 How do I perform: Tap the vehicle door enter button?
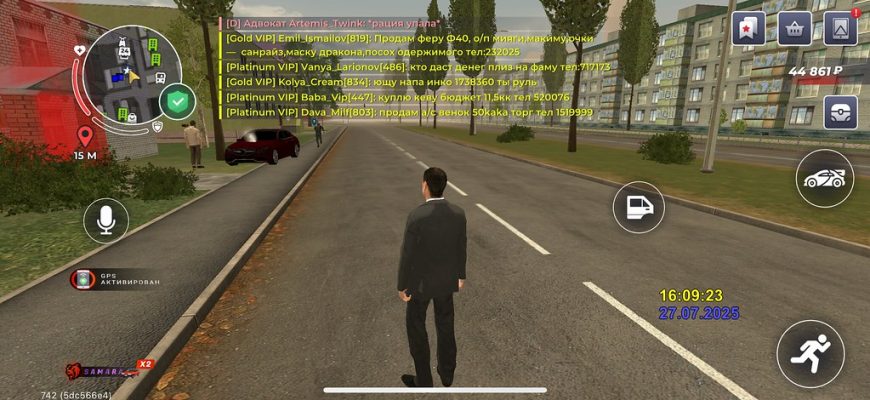pyautogui.click(x=638, y=207)
